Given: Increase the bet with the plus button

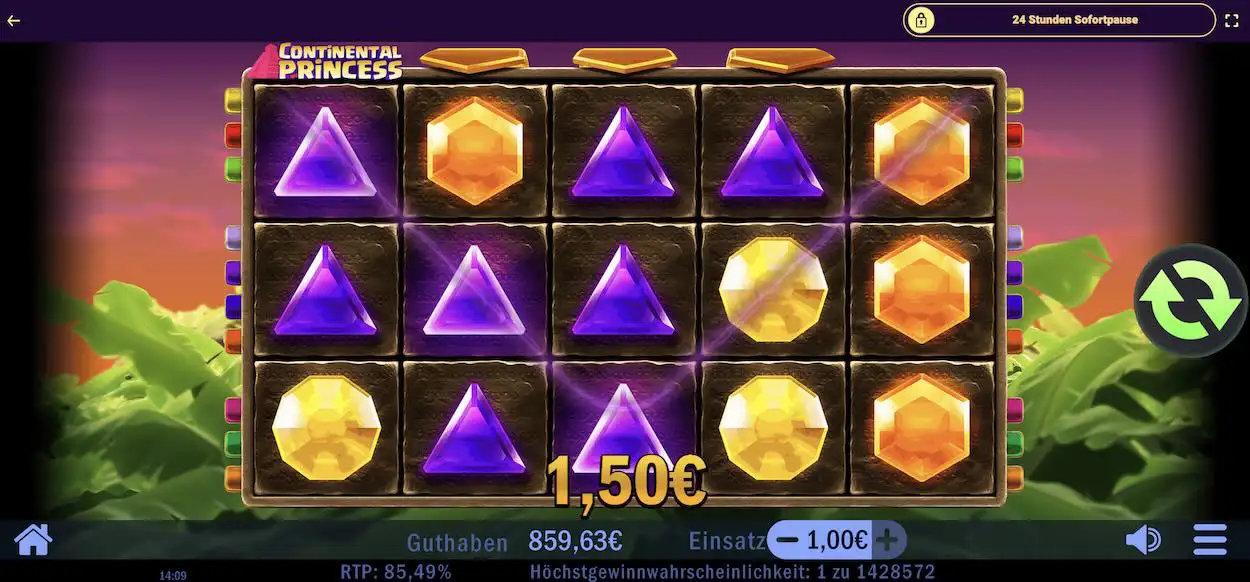Looking at the screenshot, I should [x=887, y=541].
